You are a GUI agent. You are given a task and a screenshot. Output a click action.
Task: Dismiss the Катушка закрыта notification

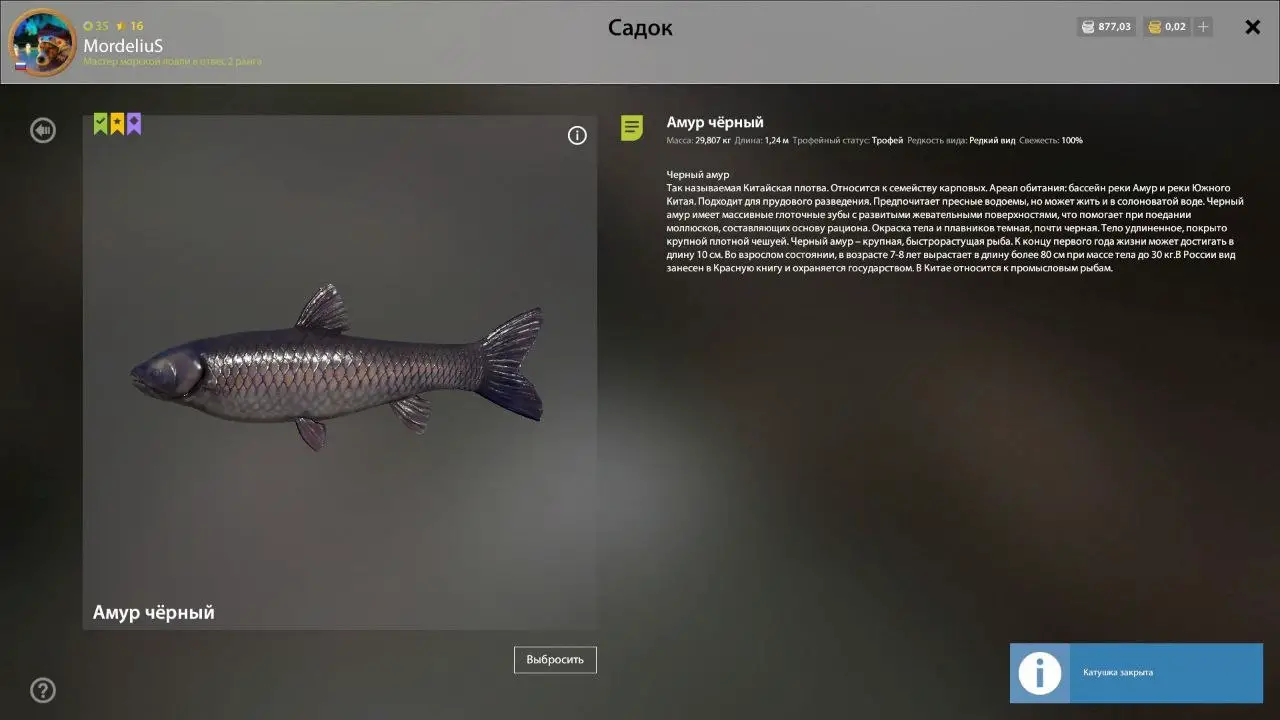click(x=1136, y=672)
